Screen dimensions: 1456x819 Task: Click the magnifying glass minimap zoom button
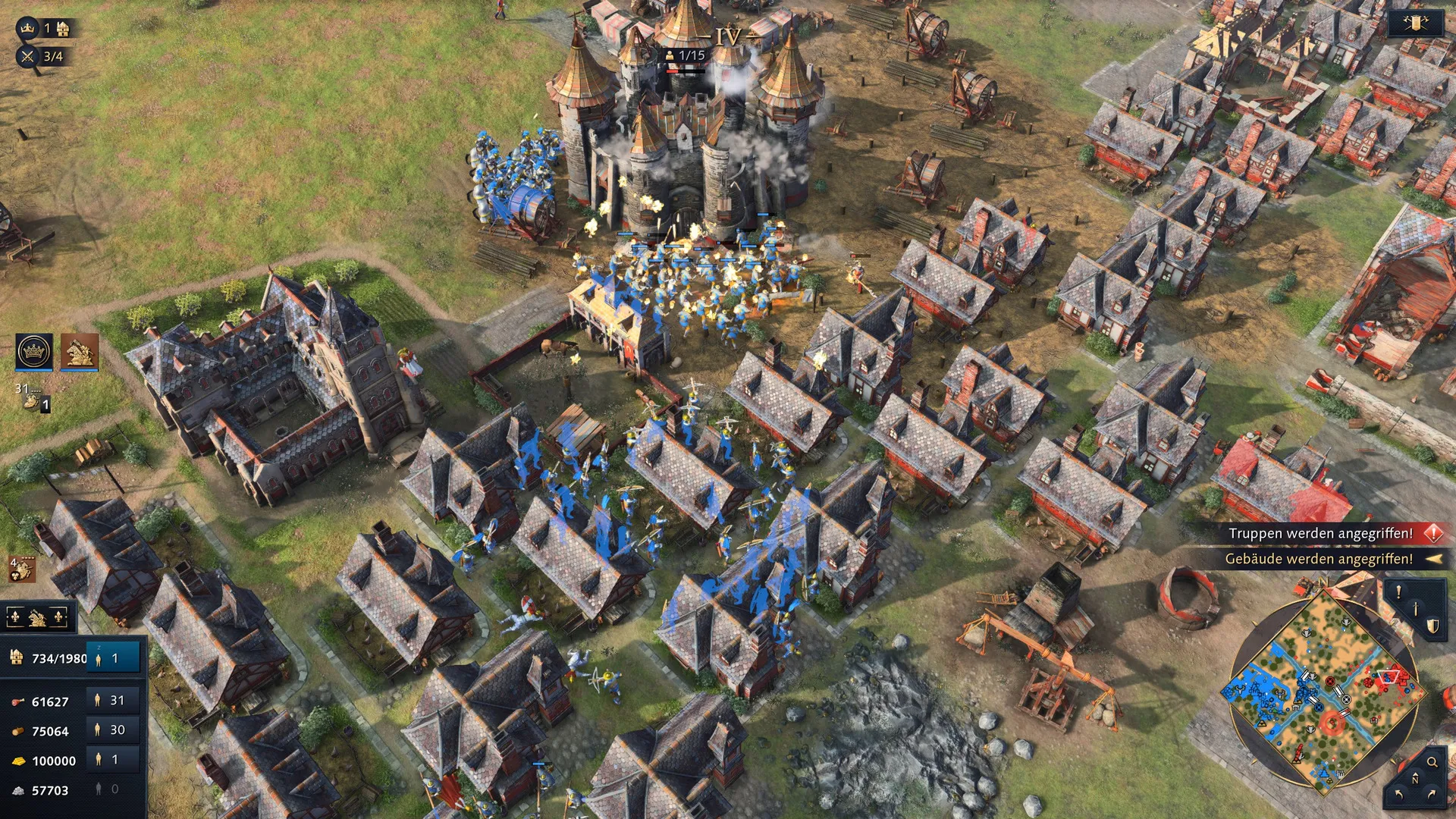[x=1432, y=762]
